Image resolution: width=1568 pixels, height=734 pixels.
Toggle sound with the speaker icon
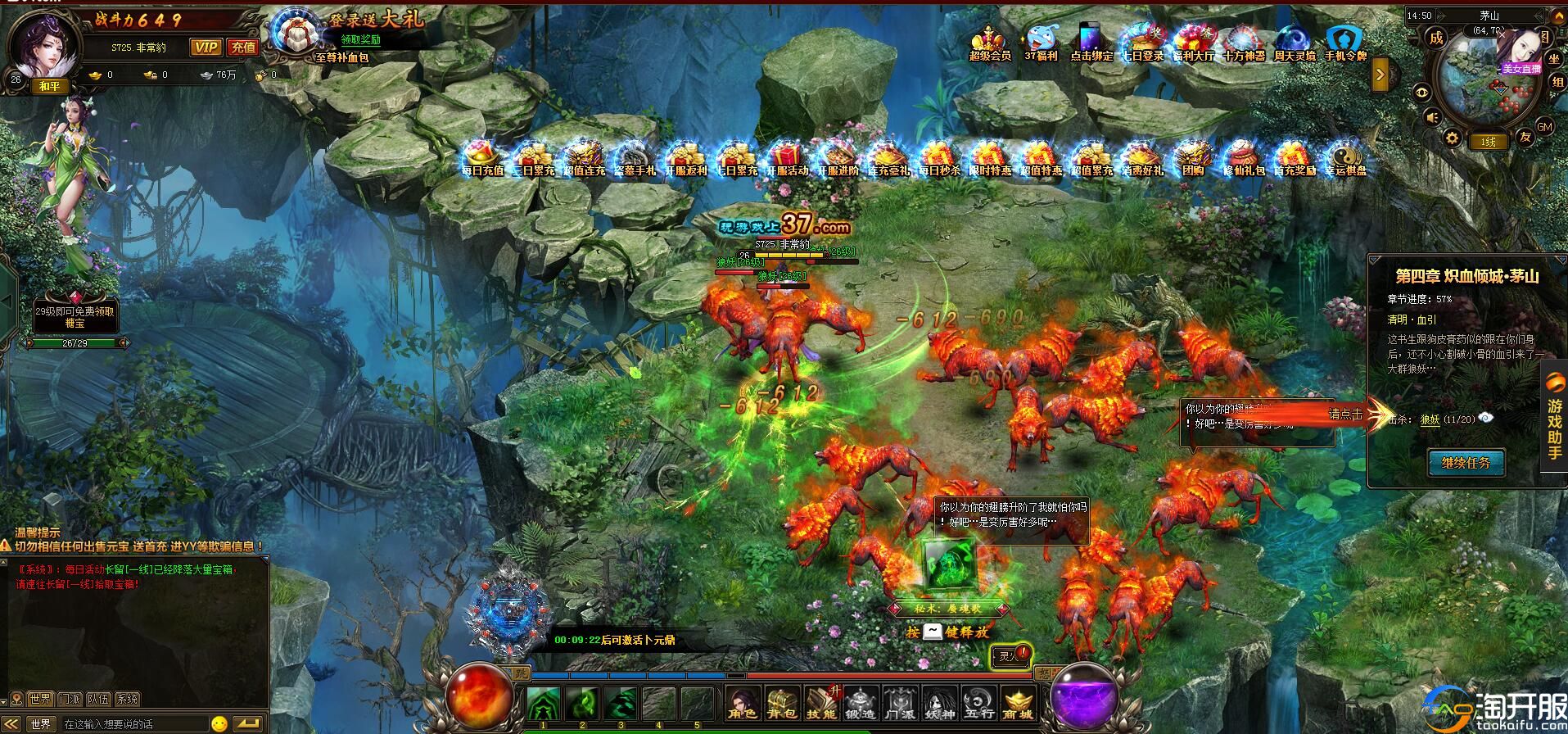(1432, 118)
